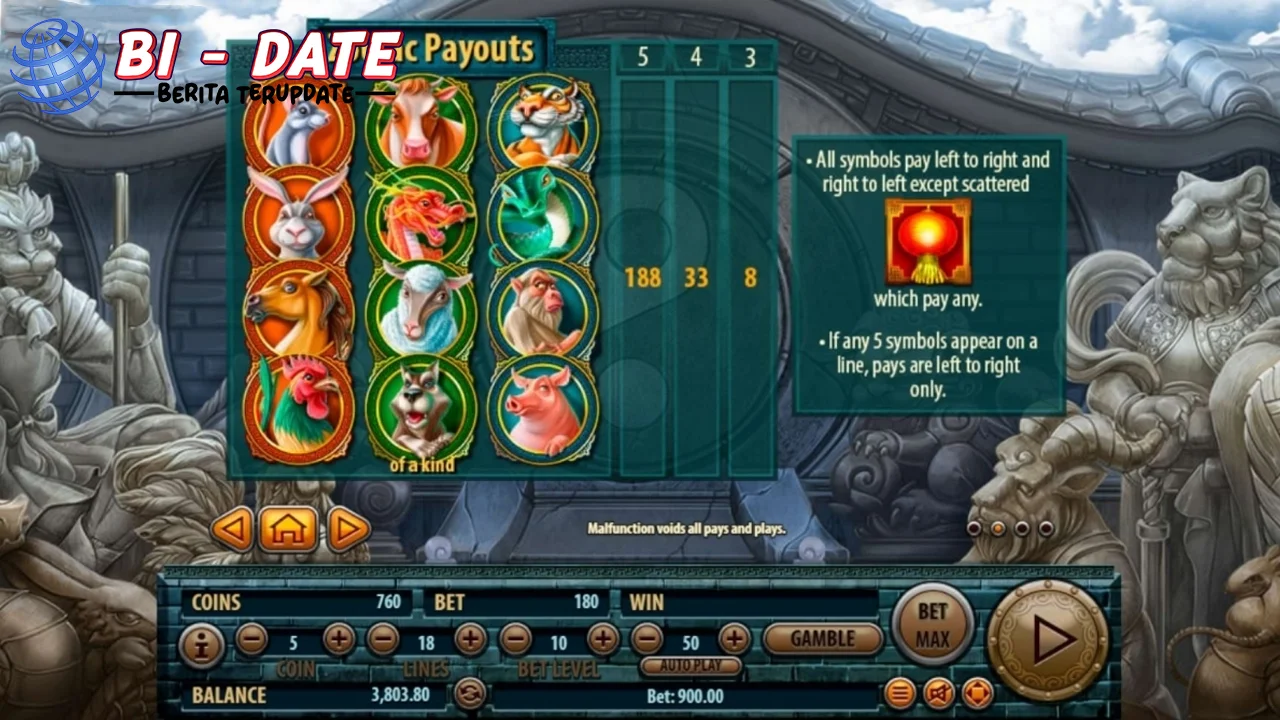Increase the coin value
The height and width of the screenshot is (720, 1280).
tap(339, 638)
